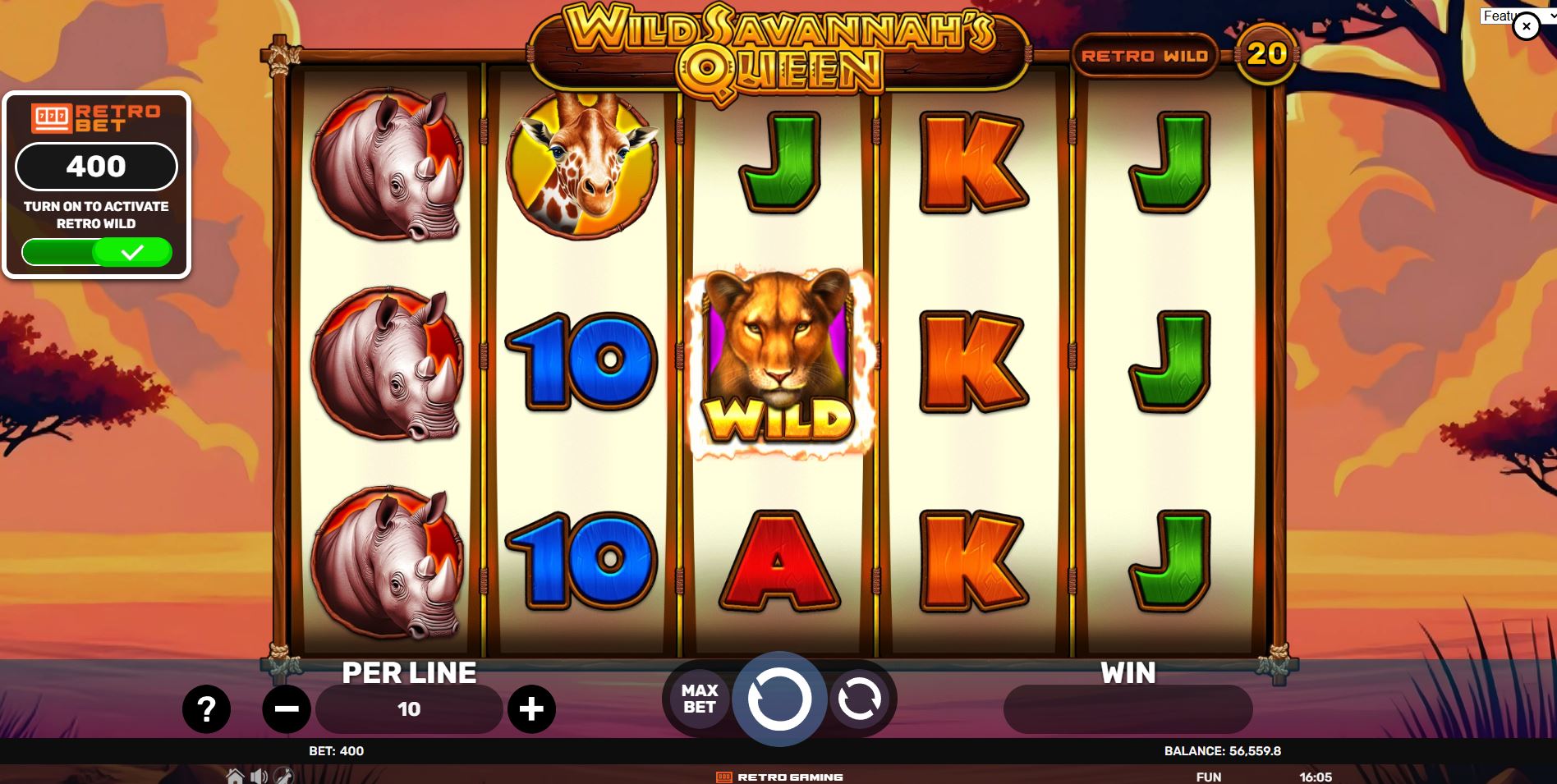Open the per-line bet value selector
This screenshot has width=1557, height=784.
point(410,708)
